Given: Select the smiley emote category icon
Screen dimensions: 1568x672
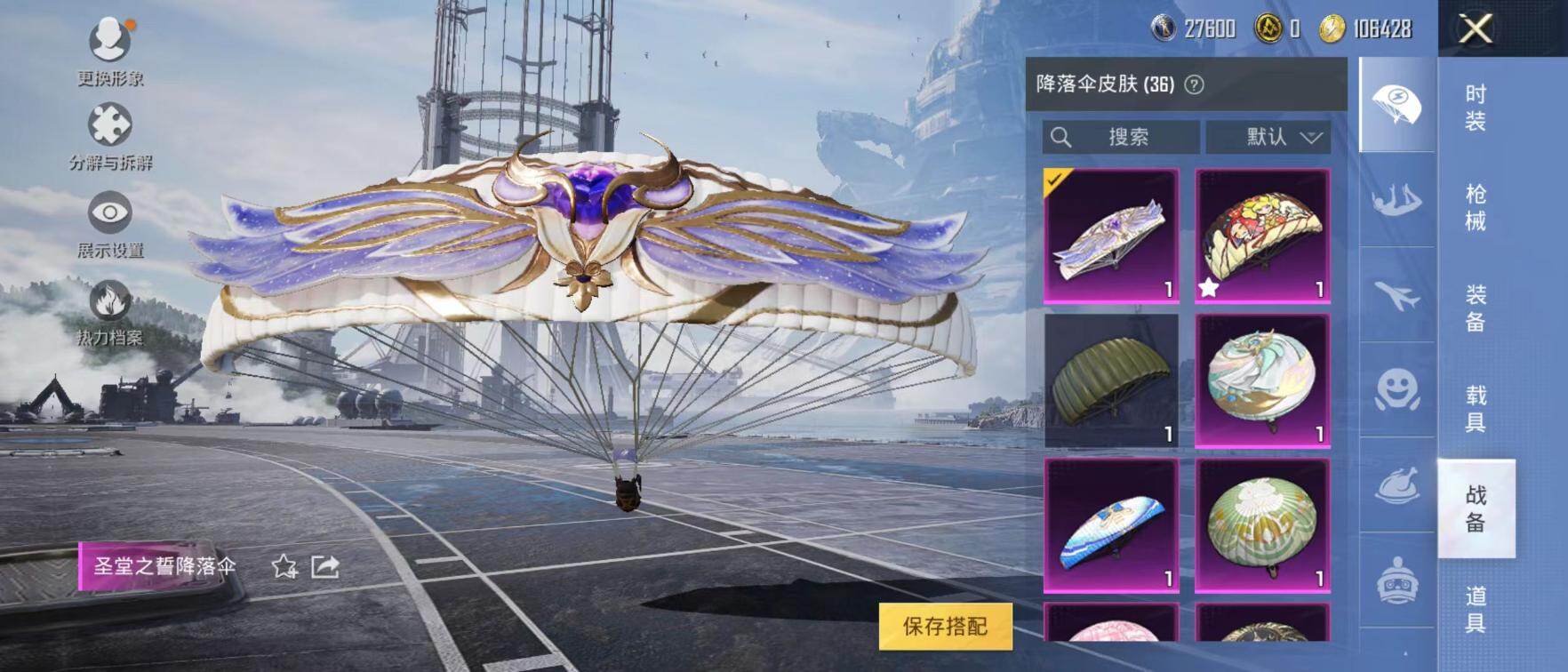Looking at the screenshot, I should [x=1396, y=390].
